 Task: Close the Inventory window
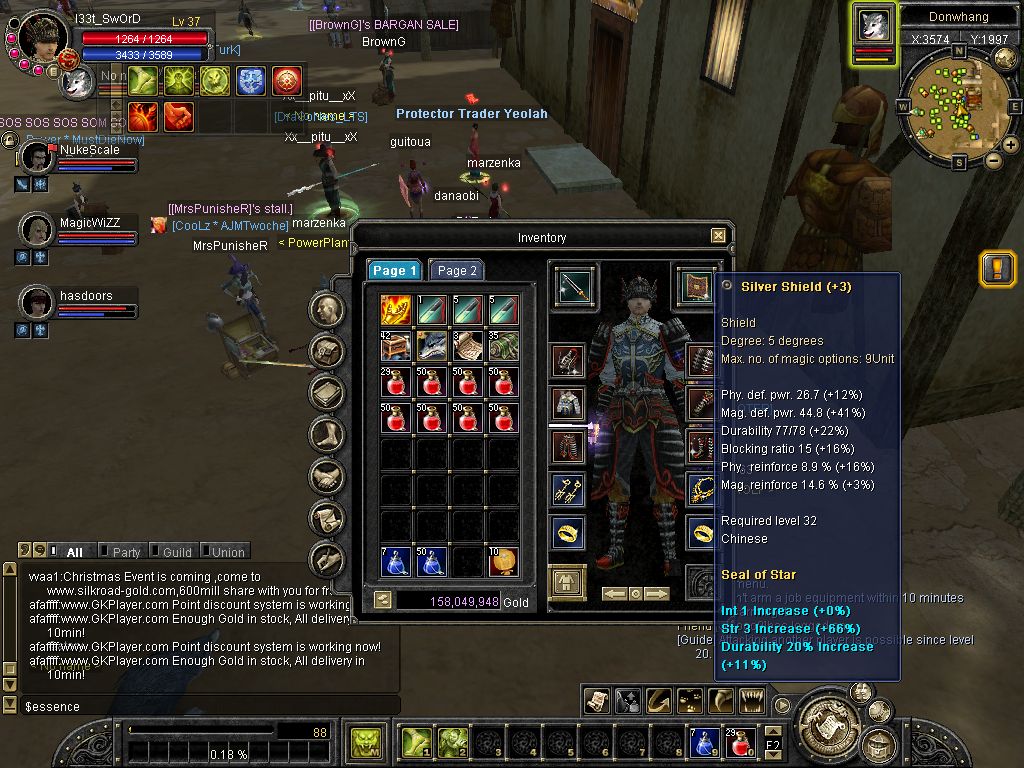[x=718, y=236]
